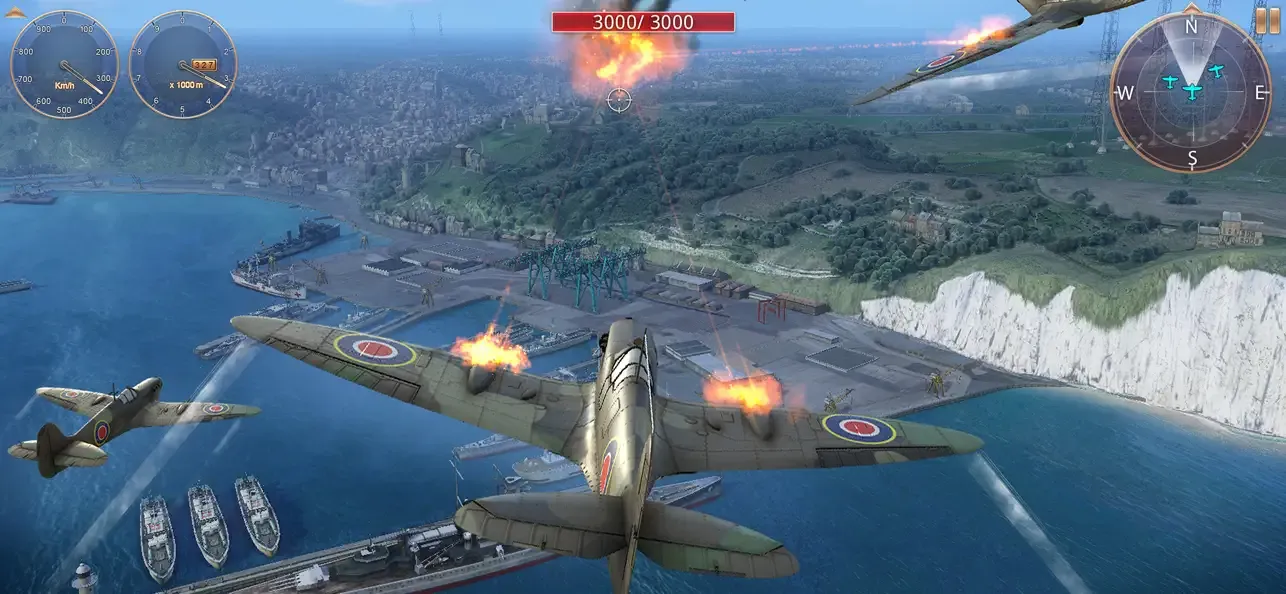Collapse gauges with the top-left arrow

click(15, 12)
